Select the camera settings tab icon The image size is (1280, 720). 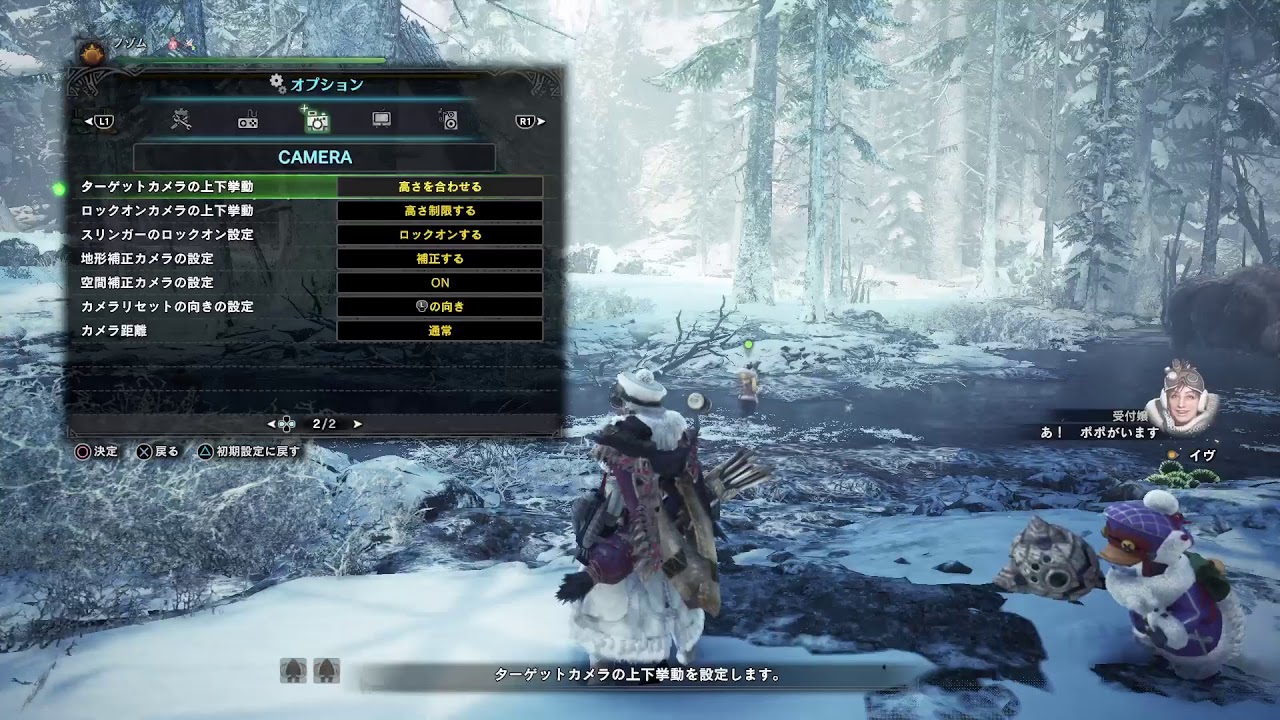(315, 120)
